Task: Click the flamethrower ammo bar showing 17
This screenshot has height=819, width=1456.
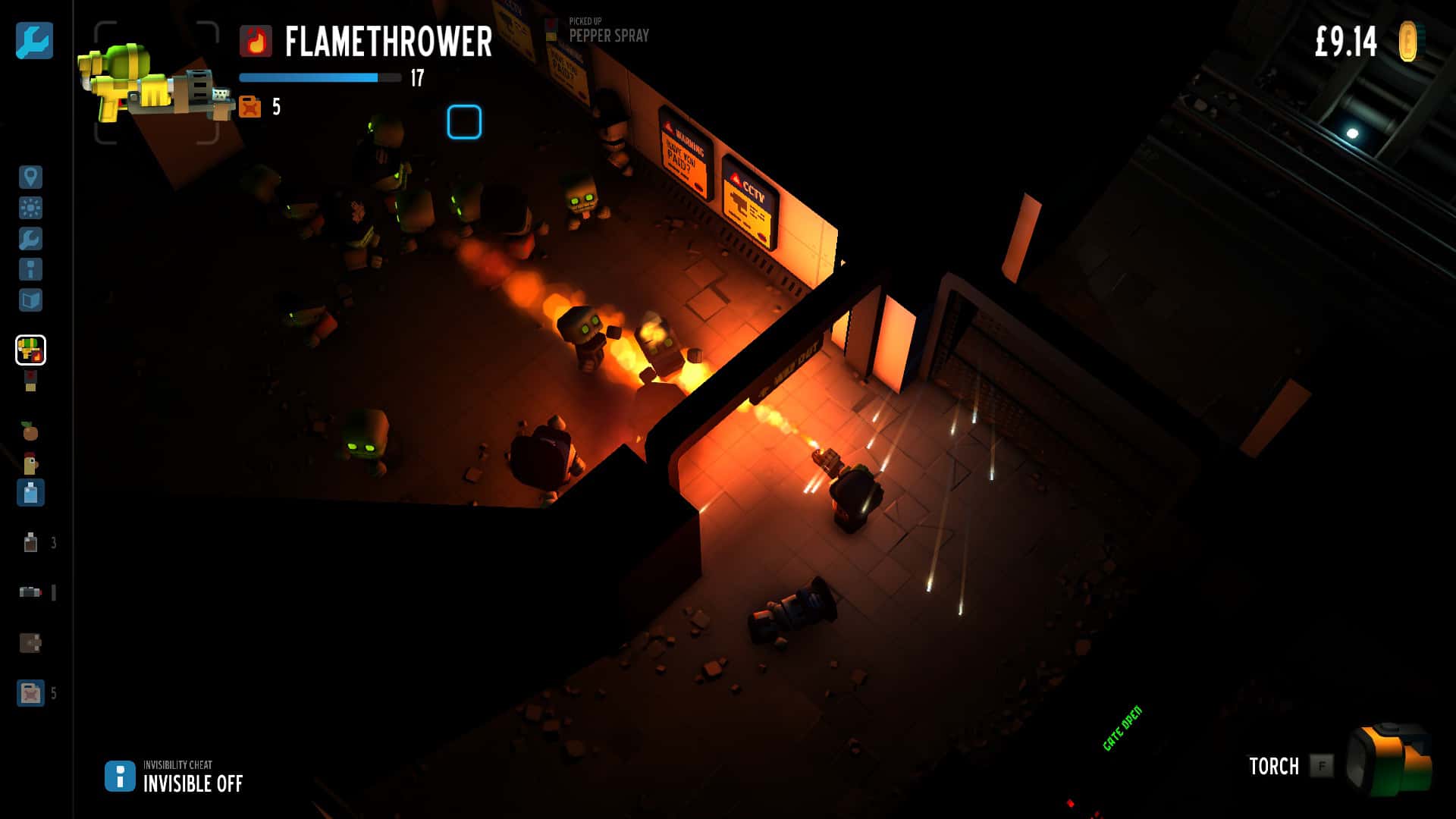Action: (x=318, y=77)
